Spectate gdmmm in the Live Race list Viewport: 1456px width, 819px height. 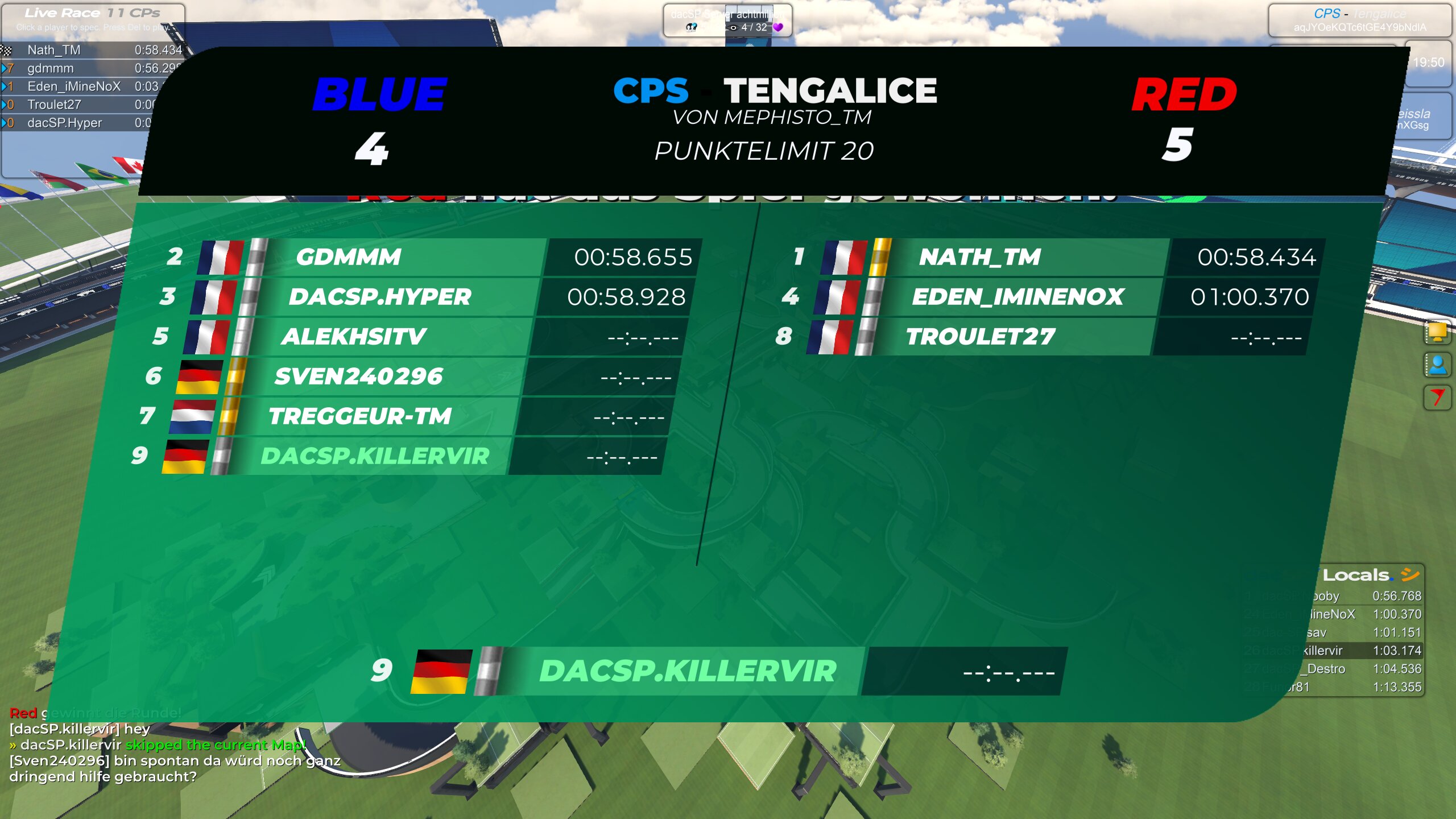pyautogui.click(x=51, y=68)
